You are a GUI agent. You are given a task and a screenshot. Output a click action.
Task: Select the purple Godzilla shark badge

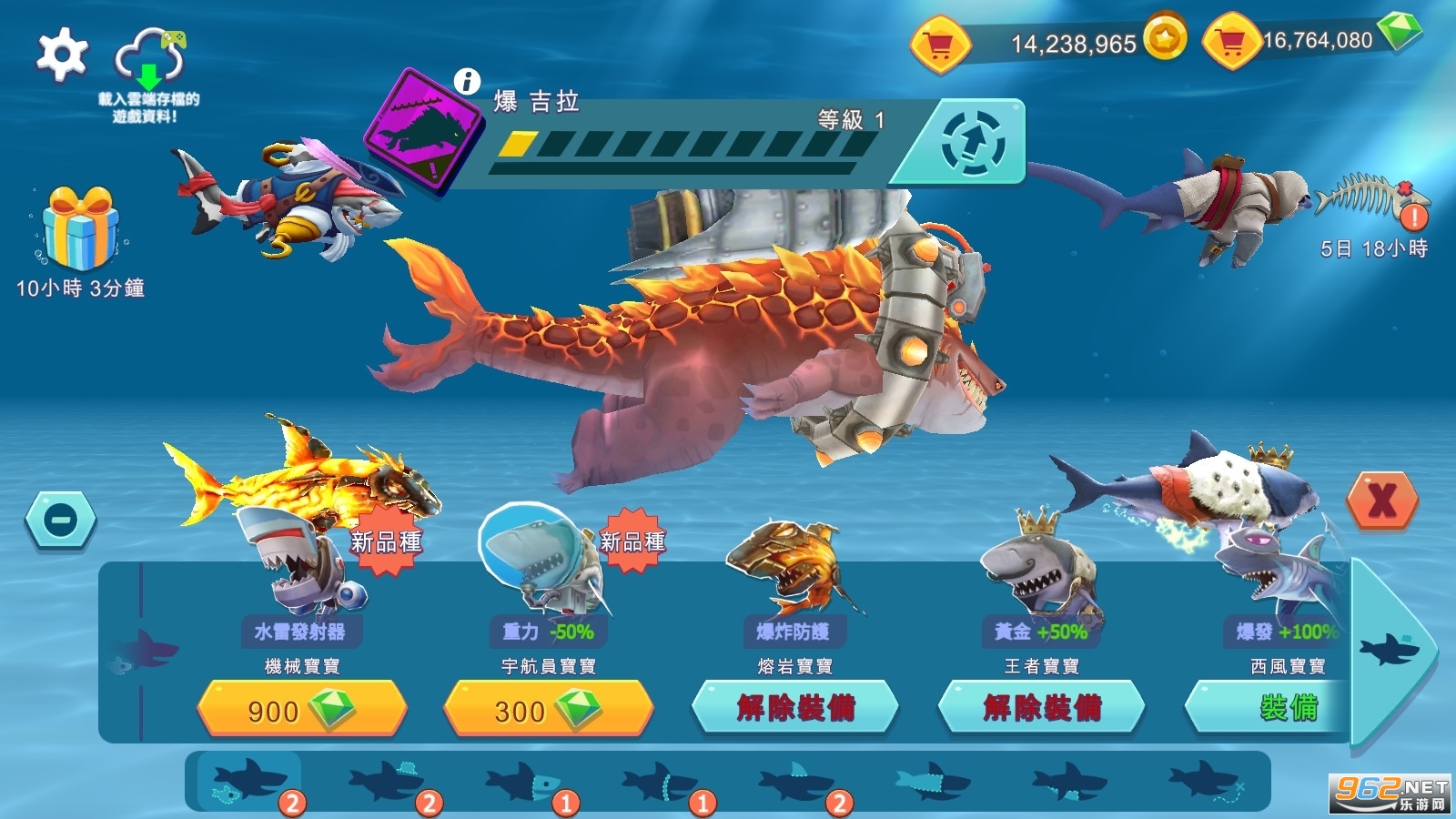pos(422,129)
